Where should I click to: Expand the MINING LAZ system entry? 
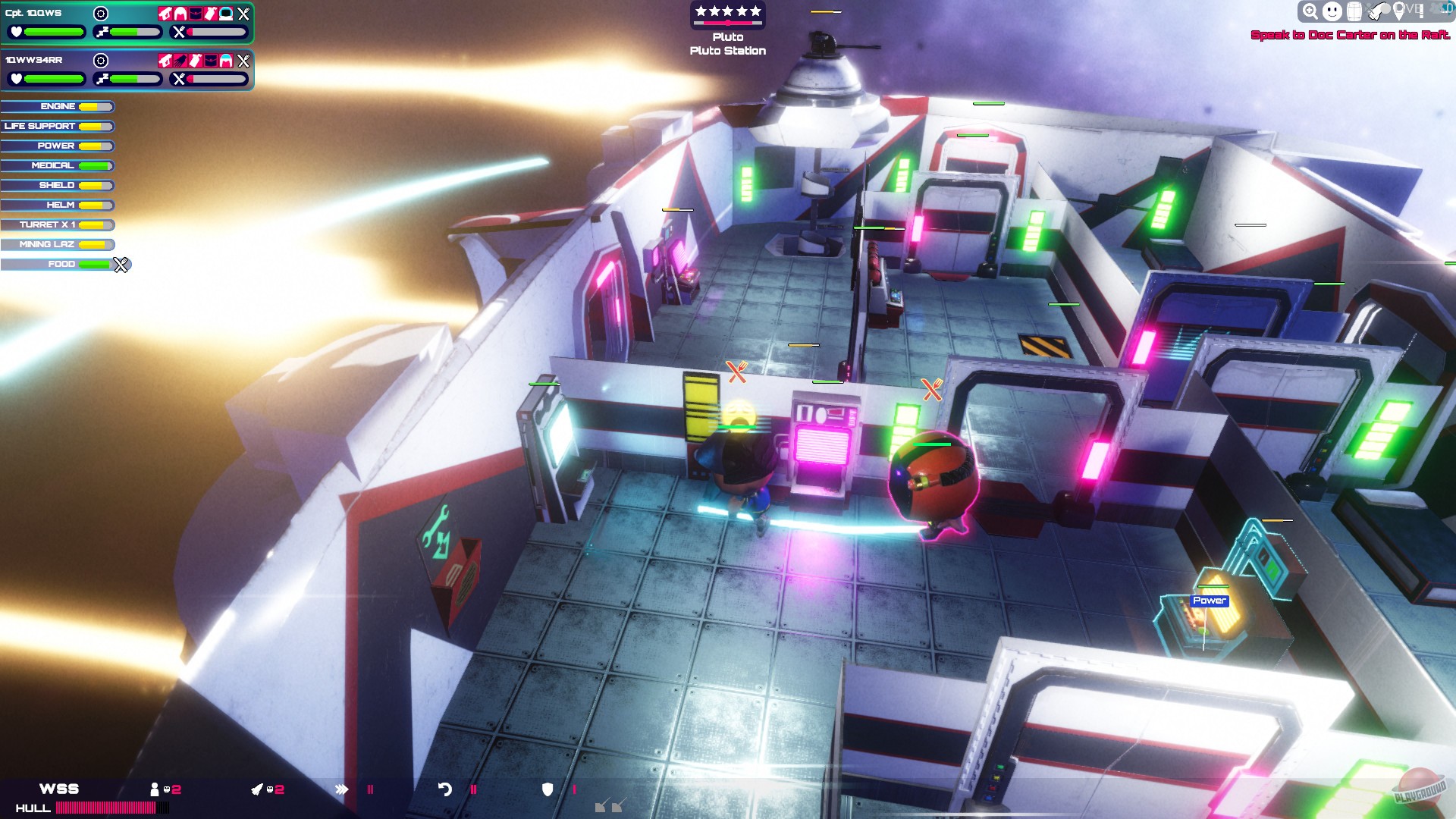pos(57,244)
